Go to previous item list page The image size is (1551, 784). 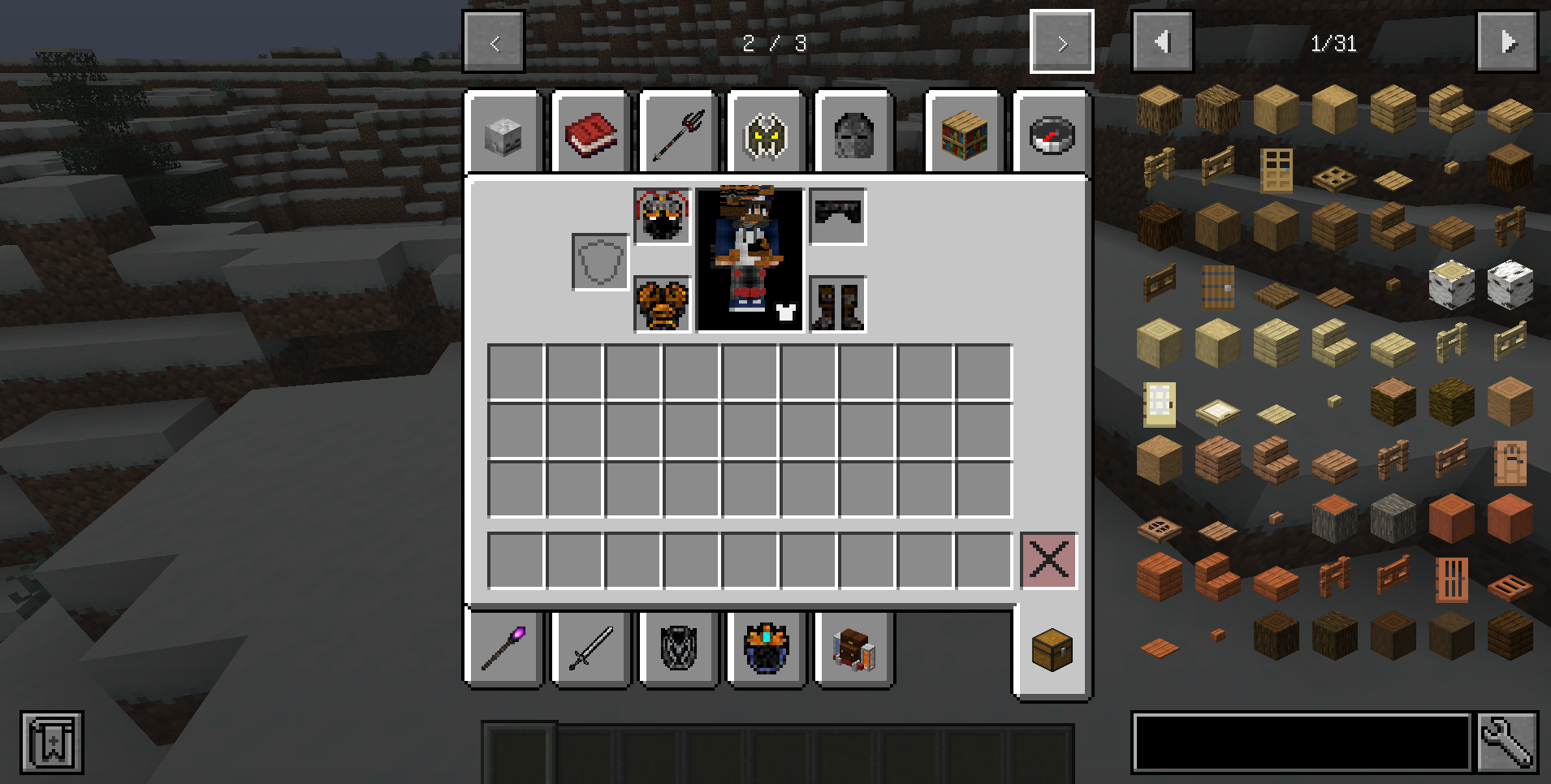click(1163, 42)
